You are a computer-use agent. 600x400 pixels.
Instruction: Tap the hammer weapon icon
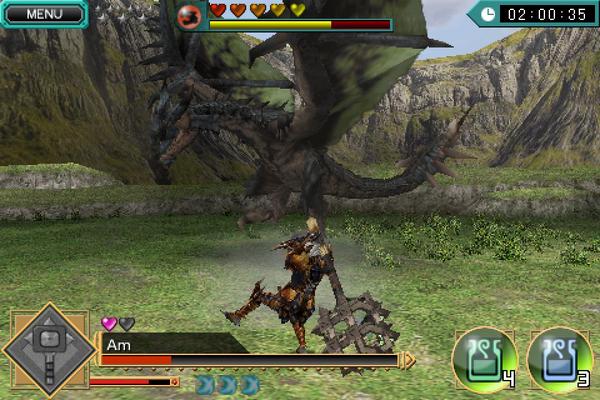tap(48, 349)
